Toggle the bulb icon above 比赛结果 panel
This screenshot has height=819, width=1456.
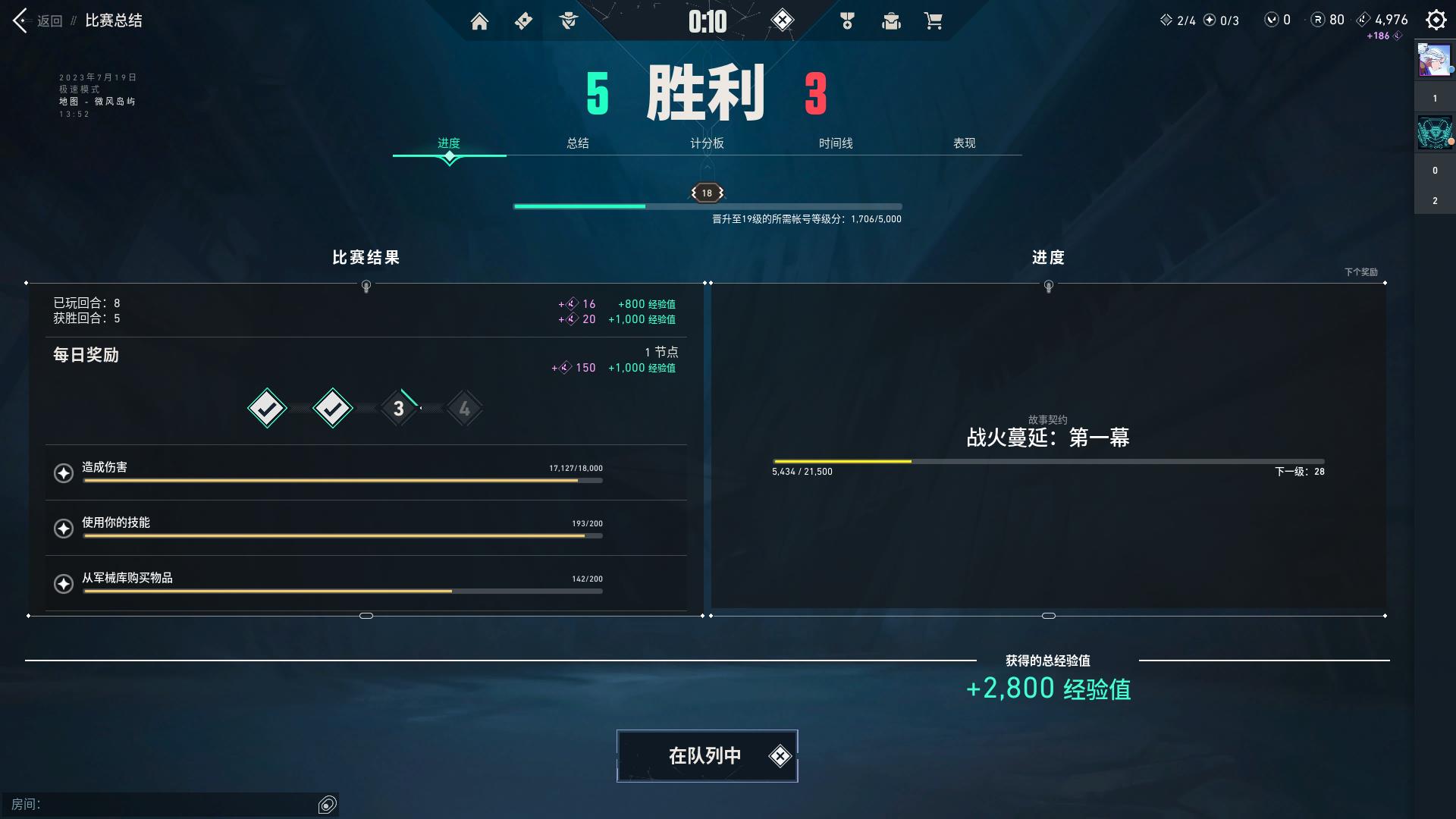(366, 287)
